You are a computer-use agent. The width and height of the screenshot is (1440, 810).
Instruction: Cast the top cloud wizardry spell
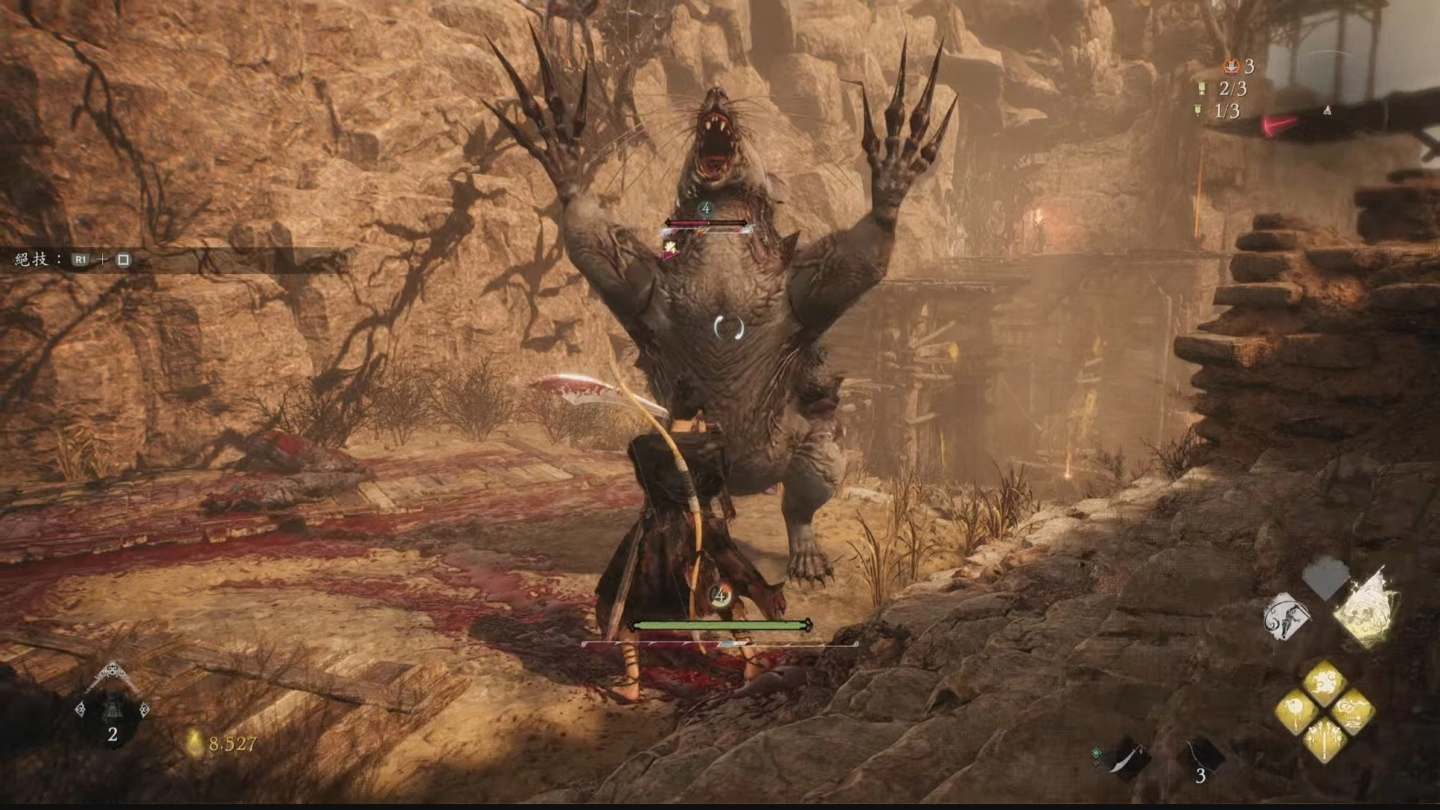[x=1324, y=684]
